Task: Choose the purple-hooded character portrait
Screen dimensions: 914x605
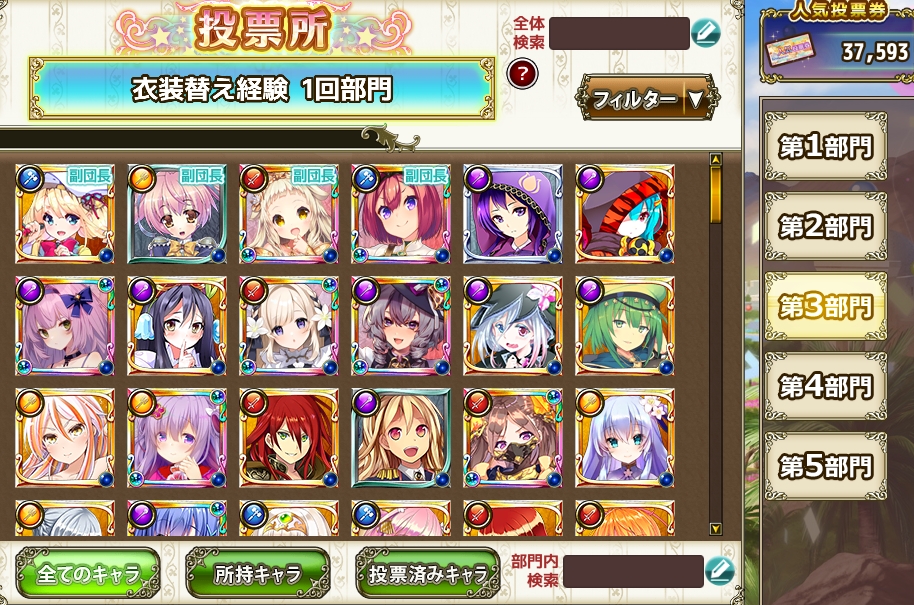Action: click(x=512, y=214)
